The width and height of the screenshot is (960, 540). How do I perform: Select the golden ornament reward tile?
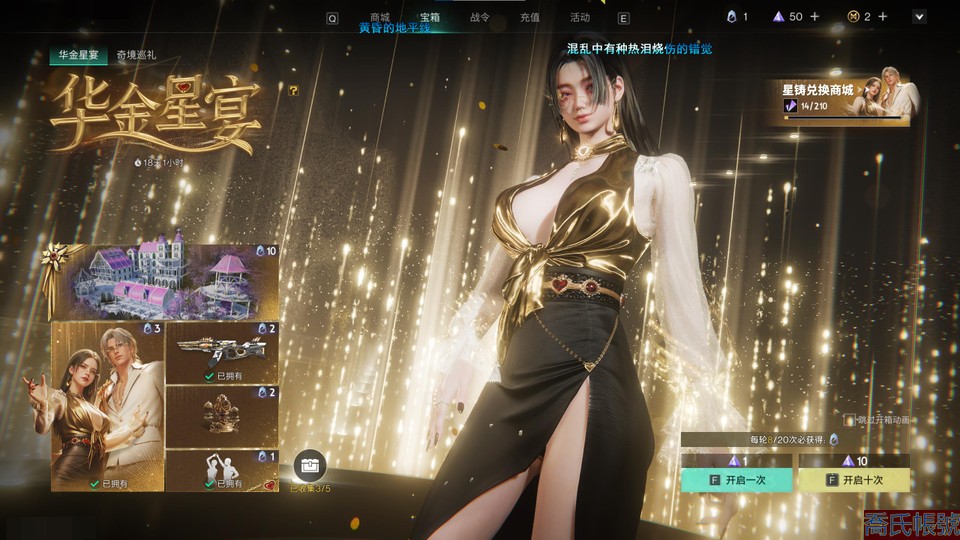coord(222,416)
